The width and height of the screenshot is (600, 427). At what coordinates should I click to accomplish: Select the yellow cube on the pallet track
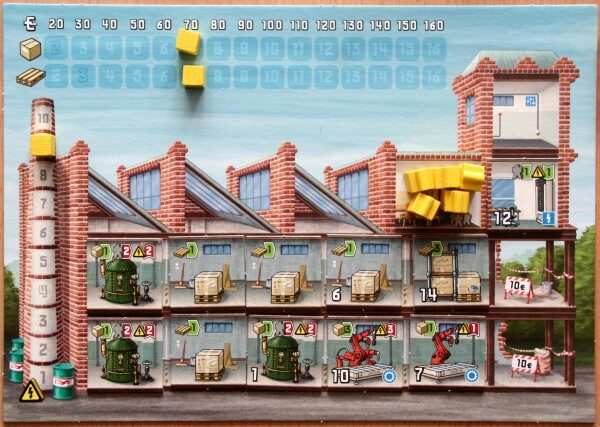(194, 76)
